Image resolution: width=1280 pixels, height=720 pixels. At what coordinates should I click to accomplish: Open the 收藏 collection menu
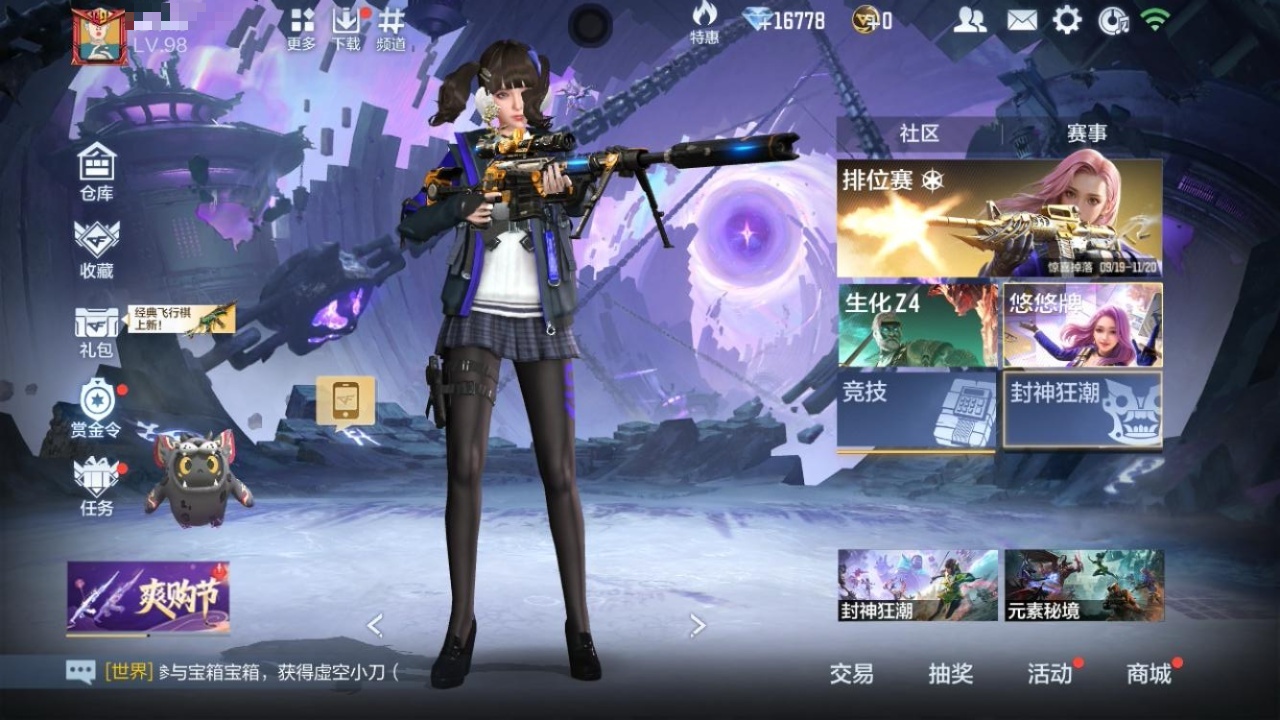(97, 248)
